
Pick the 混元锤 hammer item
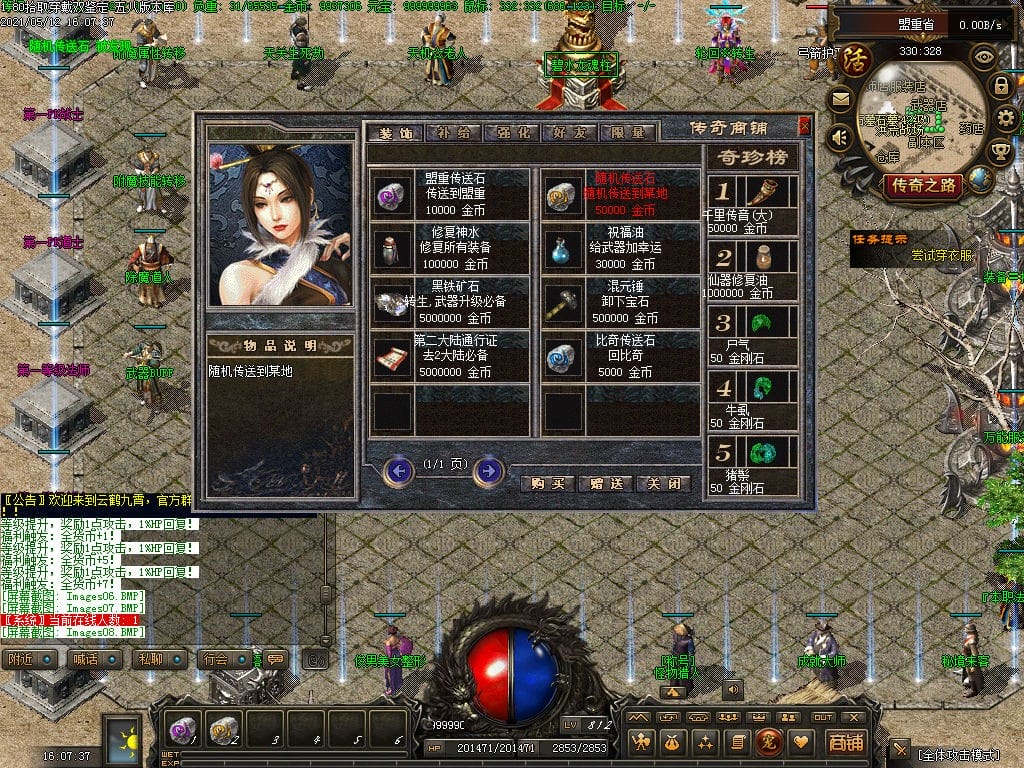565,305
